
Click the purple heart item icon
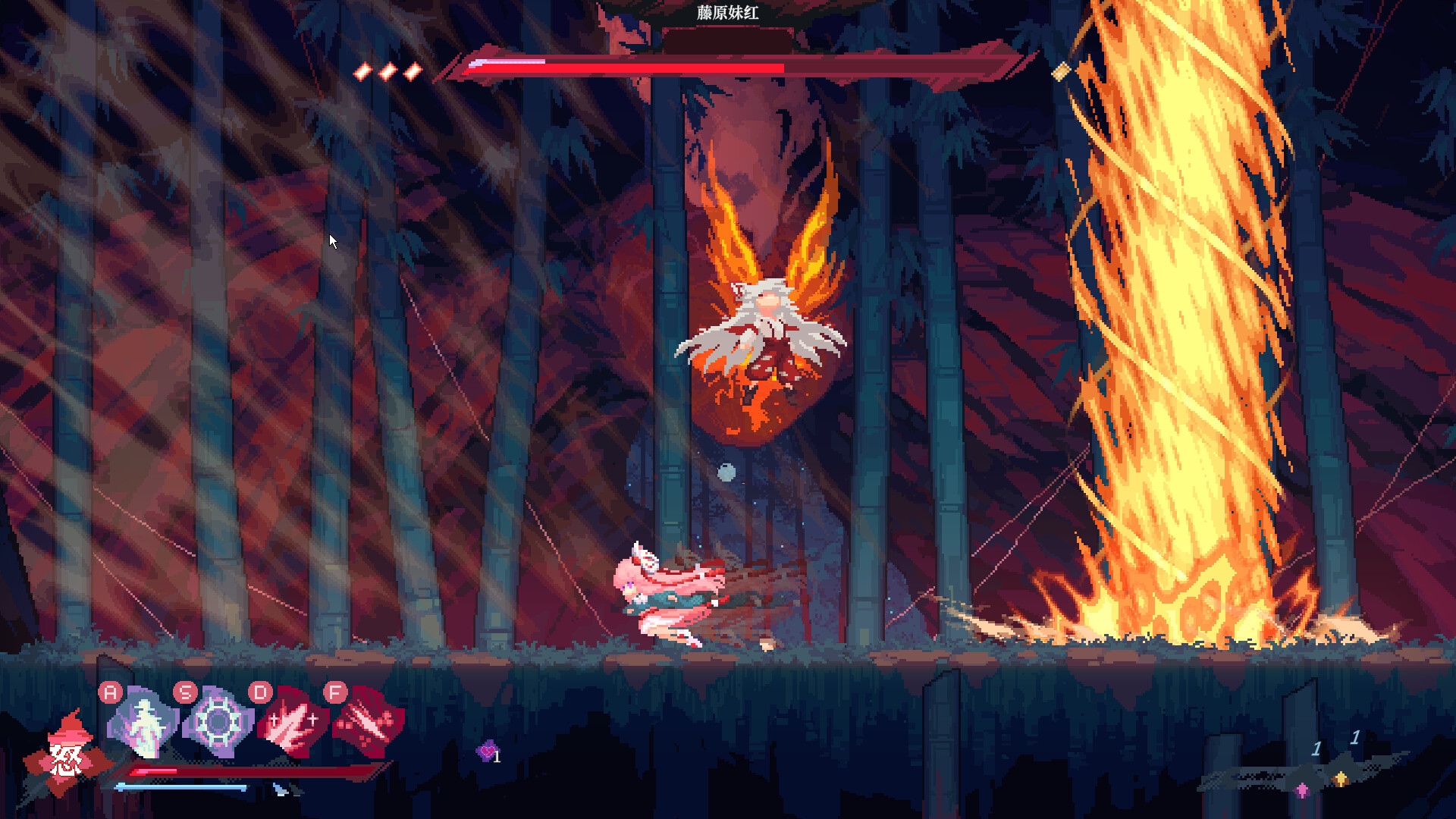pos(487,752)
